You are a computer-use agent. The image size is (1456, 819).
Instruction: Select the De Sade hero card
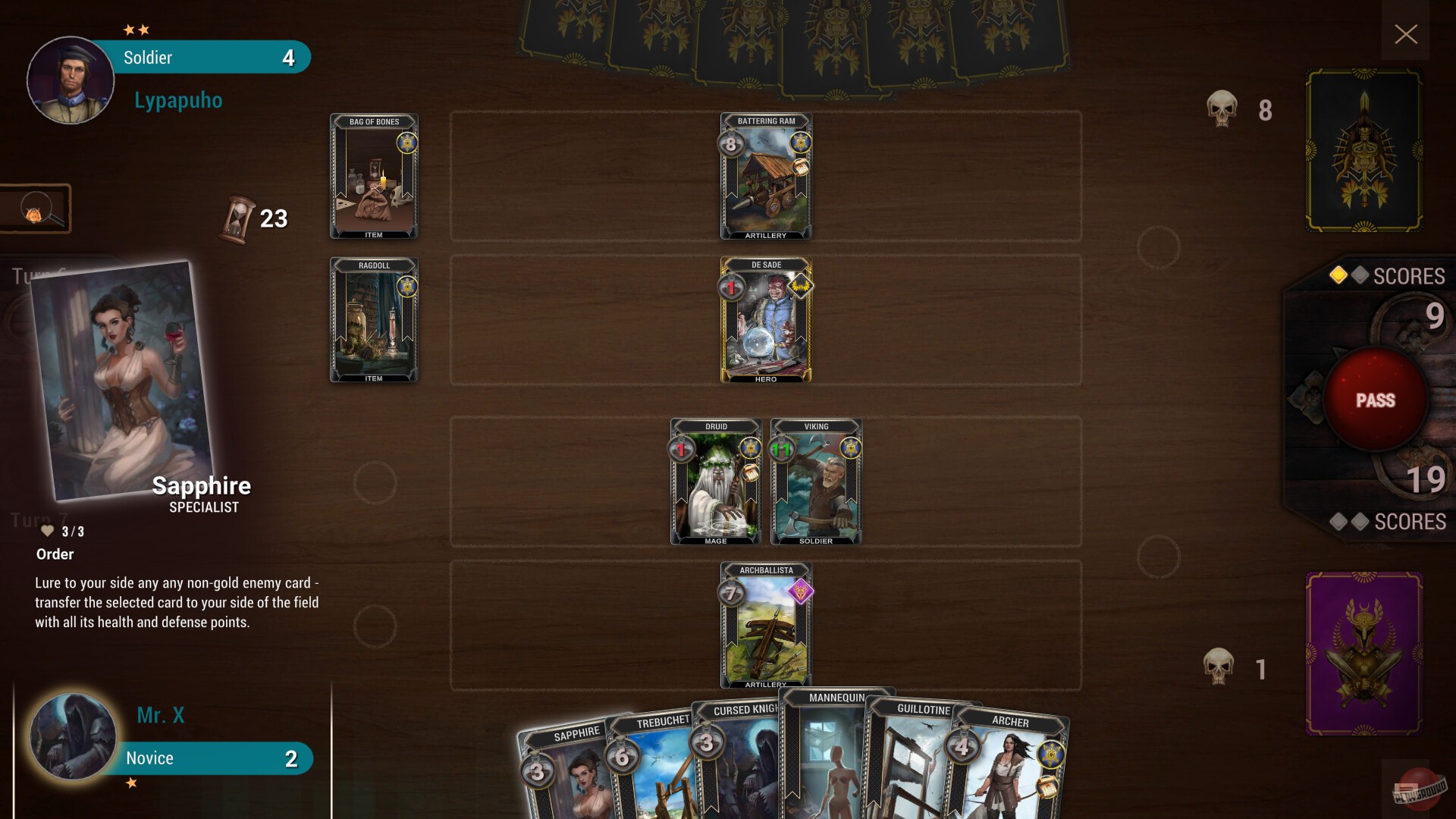pyautogui.click(x=766, y=320)
